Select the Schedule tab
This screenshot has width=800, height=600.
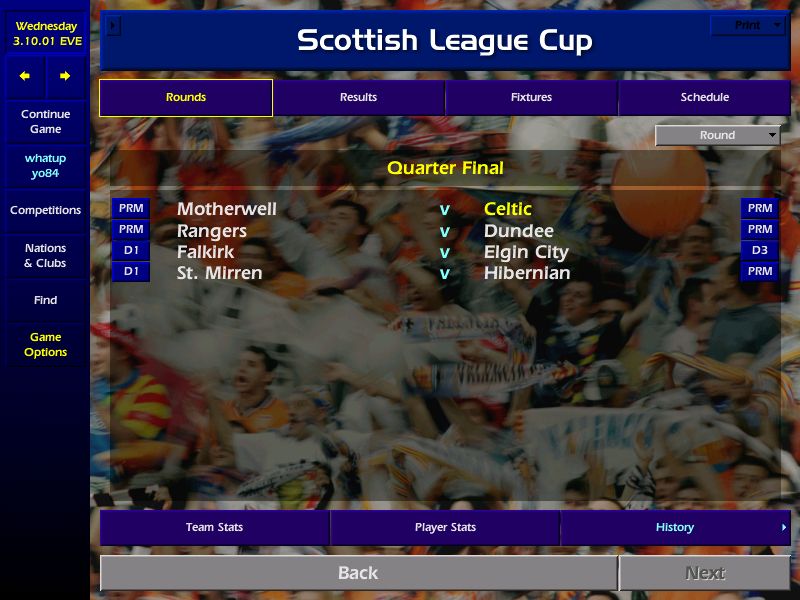click(x=704, y=98)
